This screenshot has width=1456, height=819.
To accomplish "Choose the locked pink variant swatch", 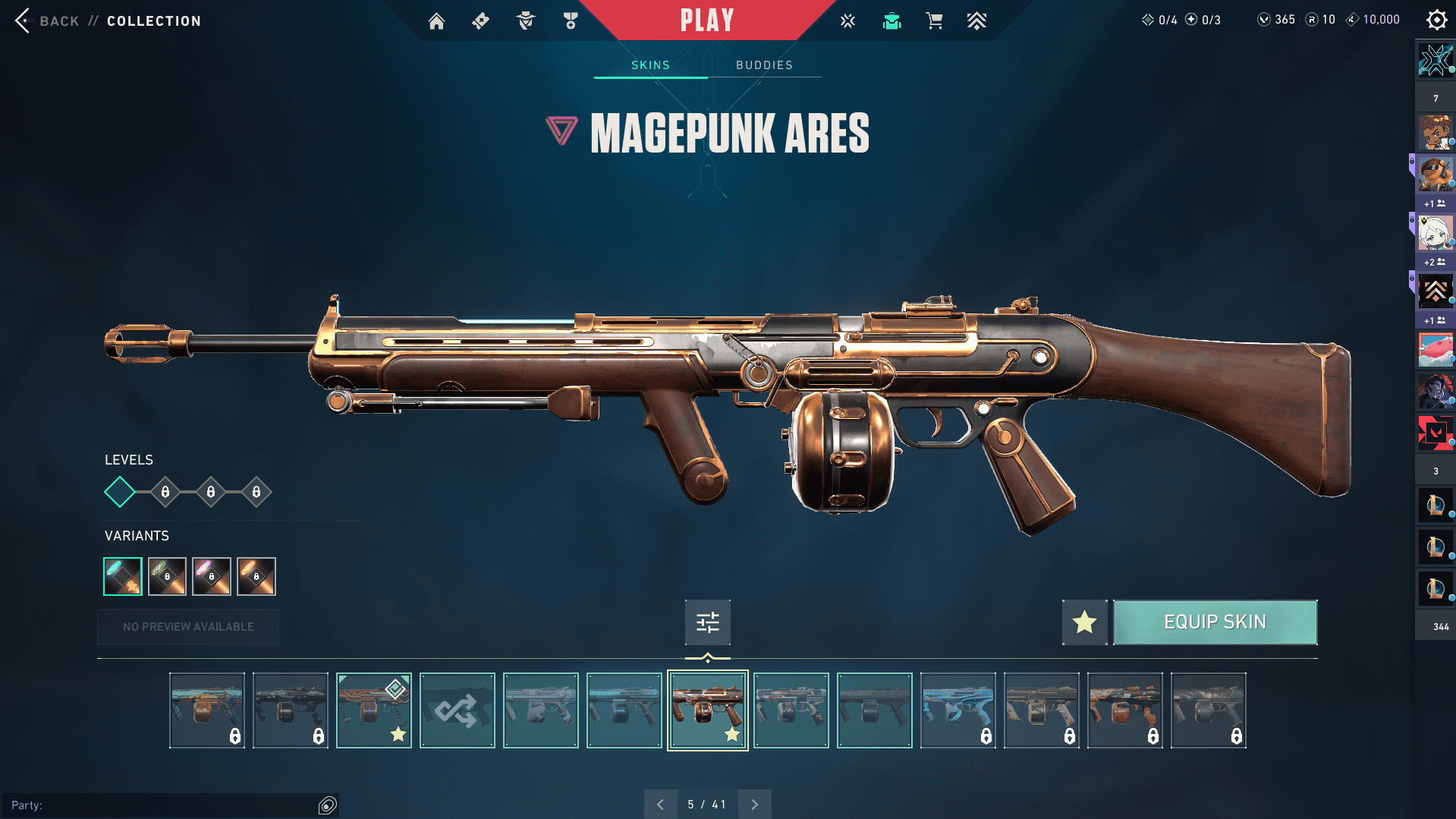I will pyautogui.click(x=212, y=577).
